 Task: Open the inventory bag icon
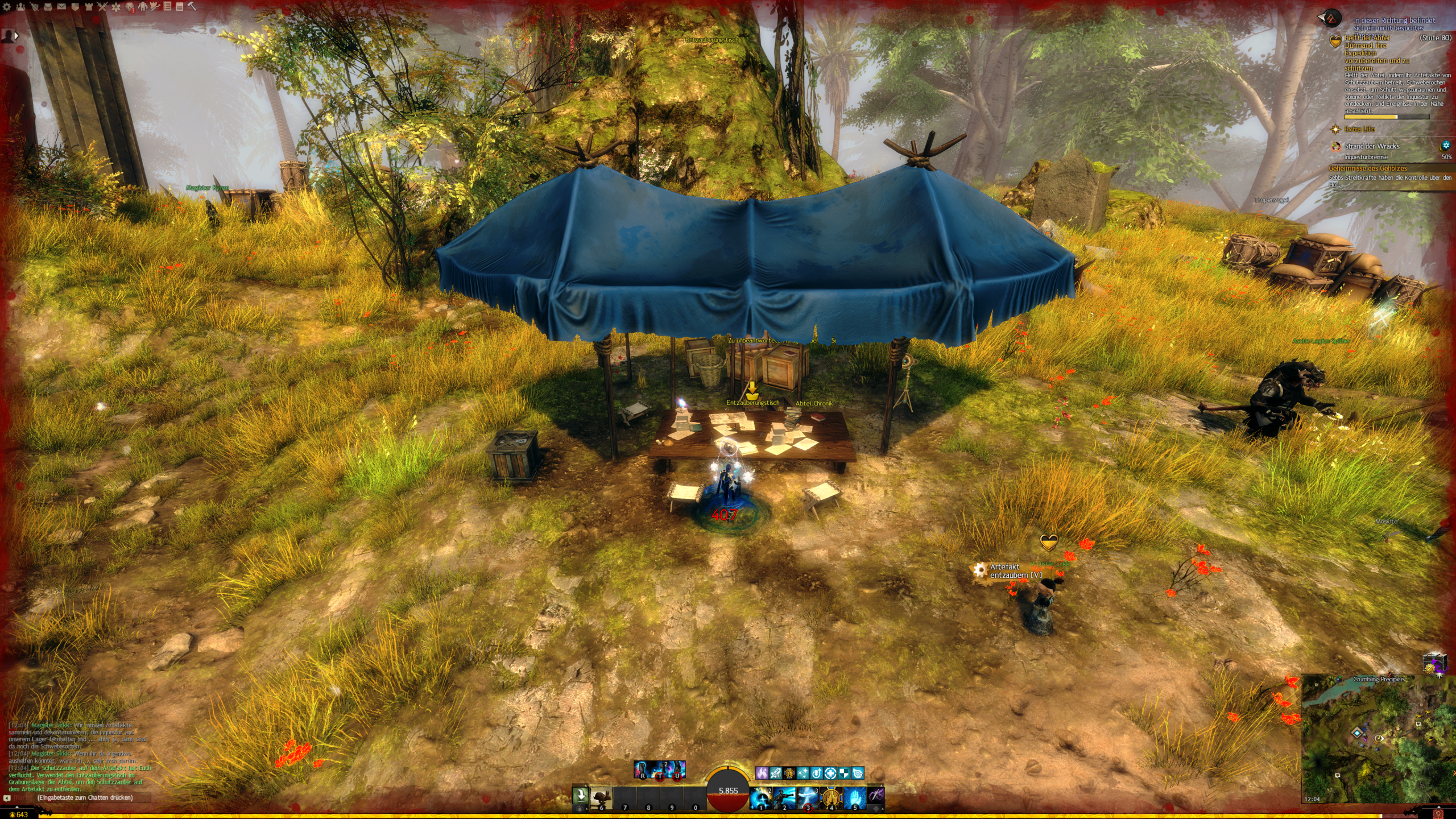coord(48,7)
